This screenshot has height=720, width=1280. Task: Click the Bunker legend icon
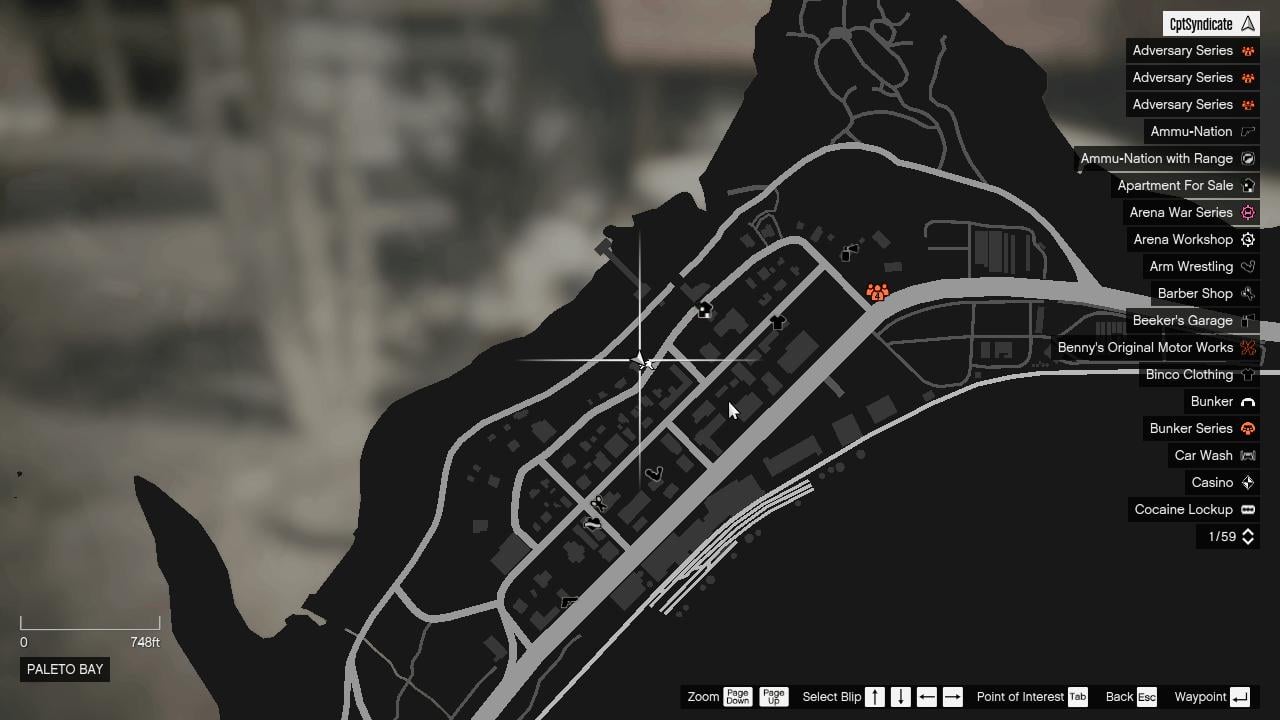coord(1247,401)
